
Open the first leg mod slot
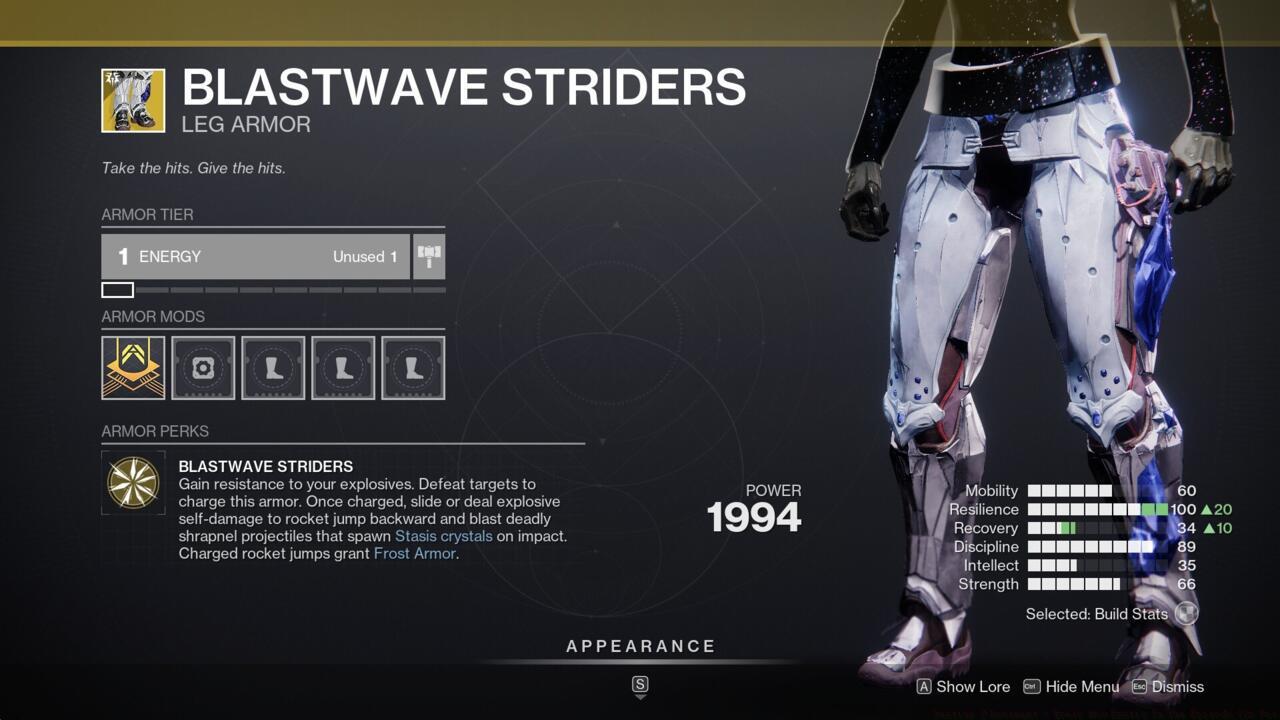coord(272,367)
